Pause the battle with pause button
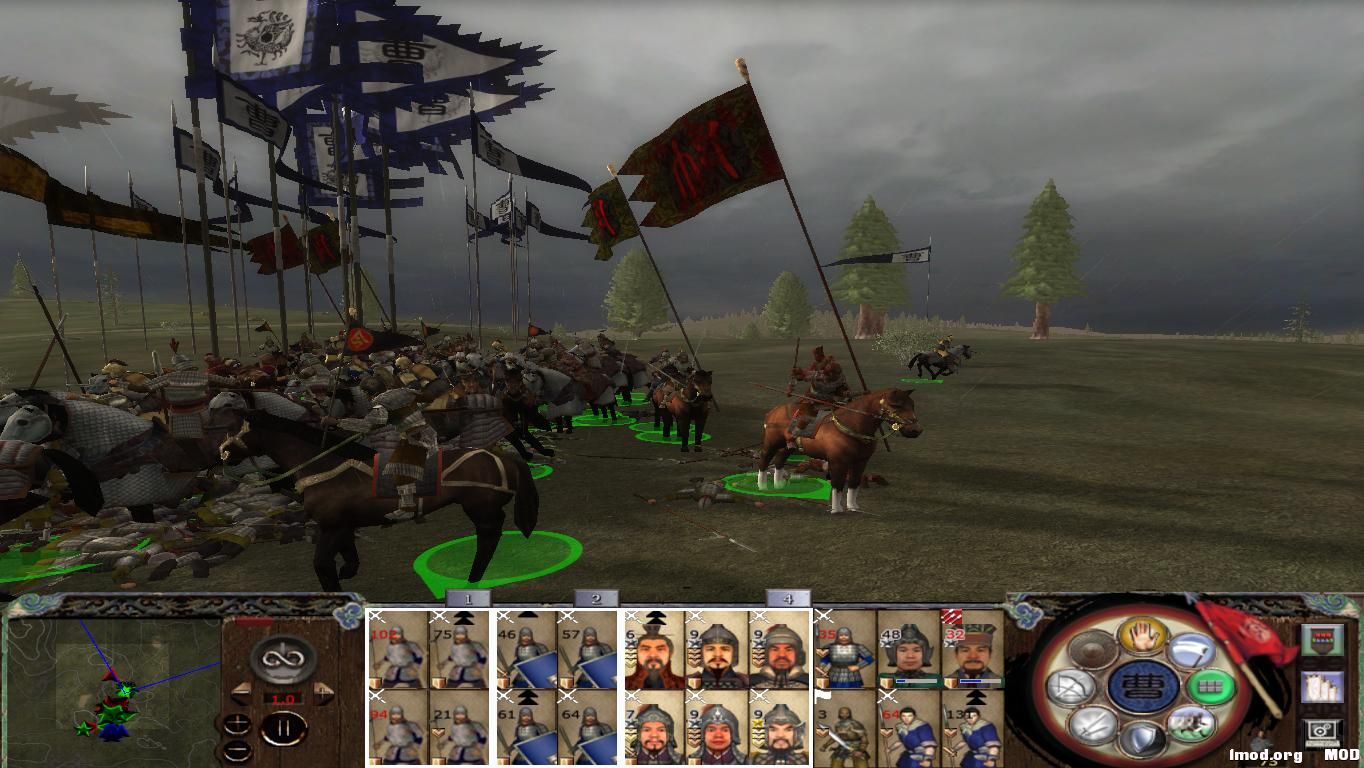1364x768 pixels. pyautogui.click(x=283, y=728)
